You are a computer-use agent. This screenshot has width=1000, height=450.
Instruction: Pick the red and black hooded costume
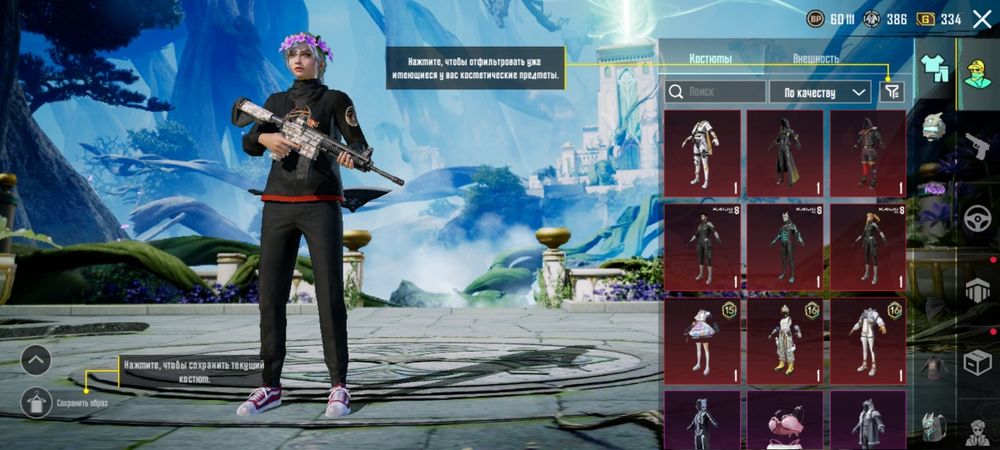[x=868, y=151]
